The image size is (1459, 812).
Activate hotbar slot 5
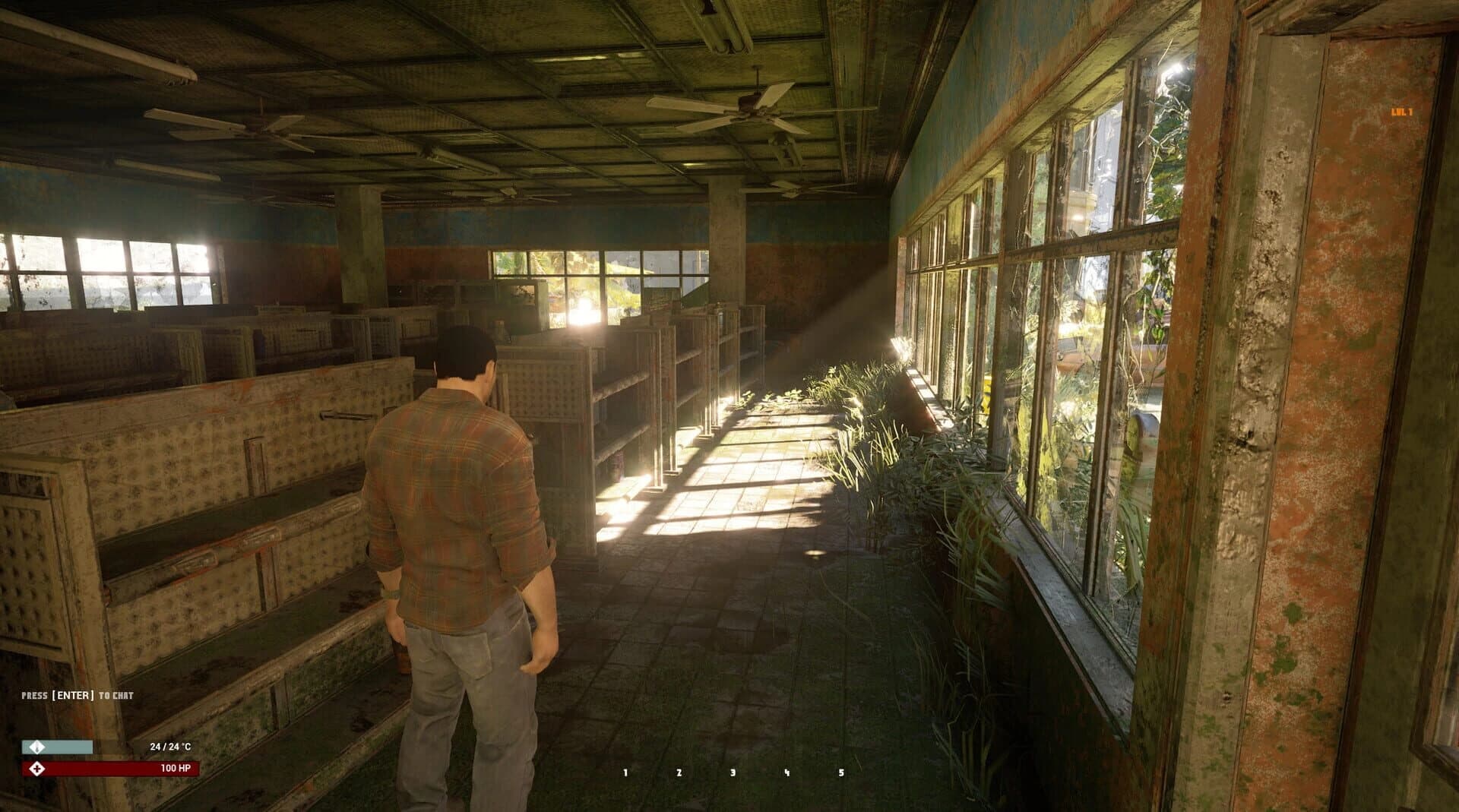pyautogui.click(x=840, y=773)
